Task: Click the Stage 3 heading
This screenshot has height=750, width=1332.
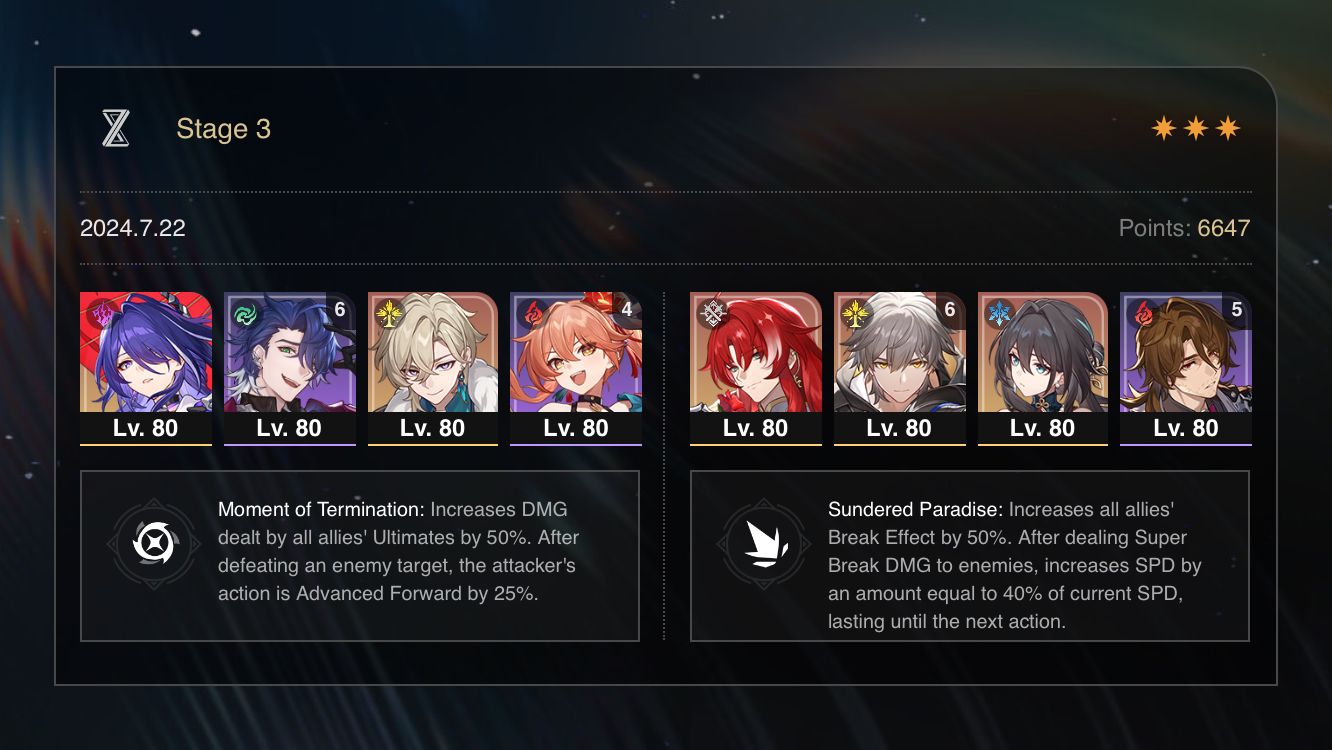Action: pos(222,128)
